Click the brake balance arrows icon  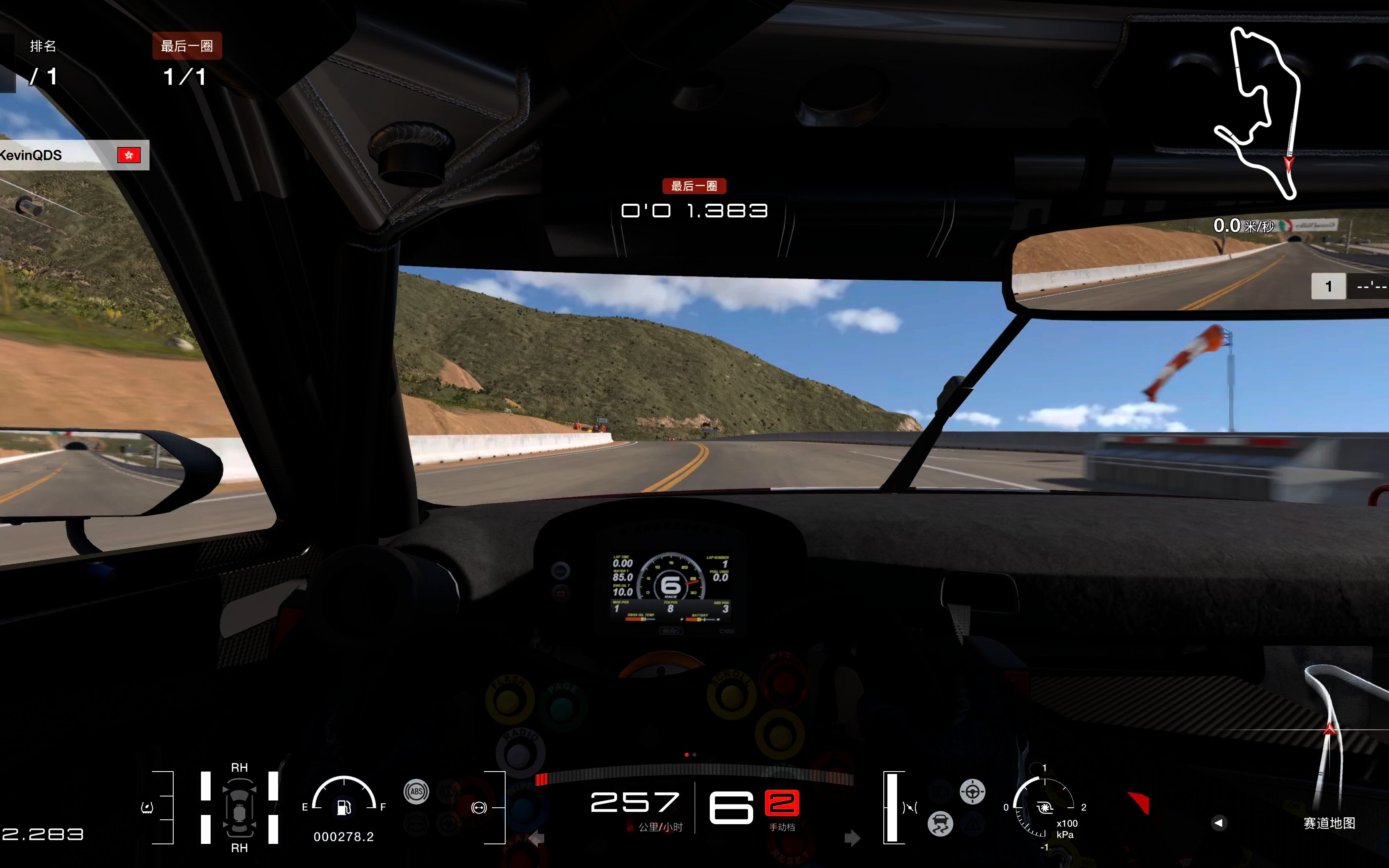pyautogui.click(x=910, y=808)
